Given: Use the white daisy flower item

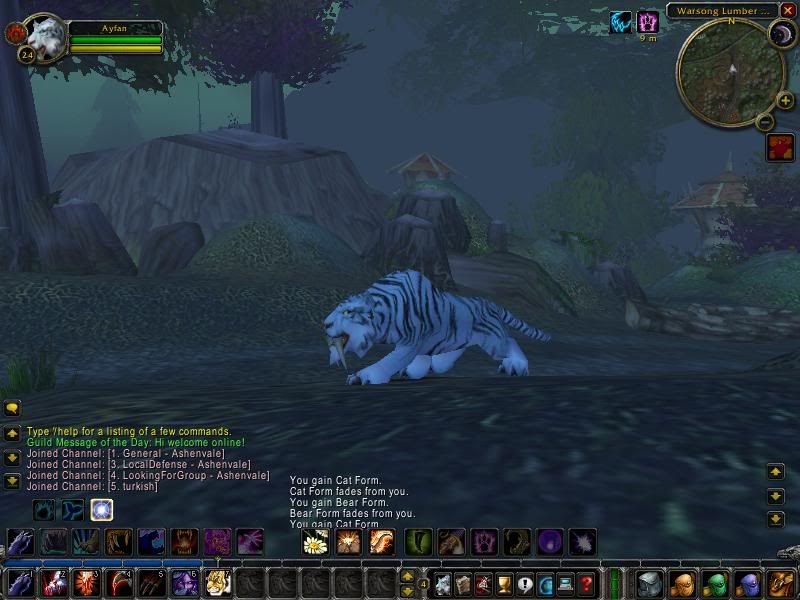Looking at the screenshot, I should tap(315, 542).
